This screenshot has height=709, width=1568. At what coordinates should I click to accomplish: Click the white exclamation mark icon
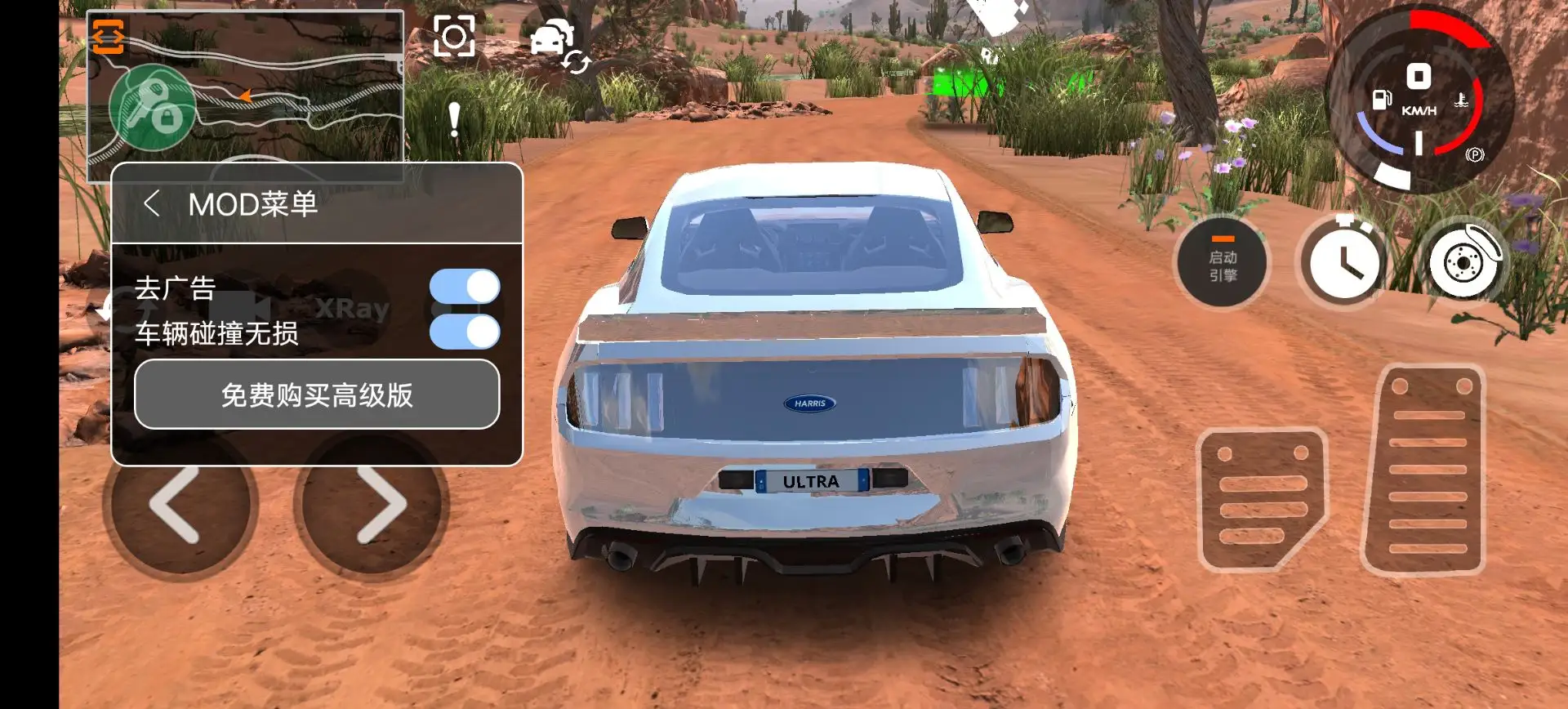pos(455,121)
